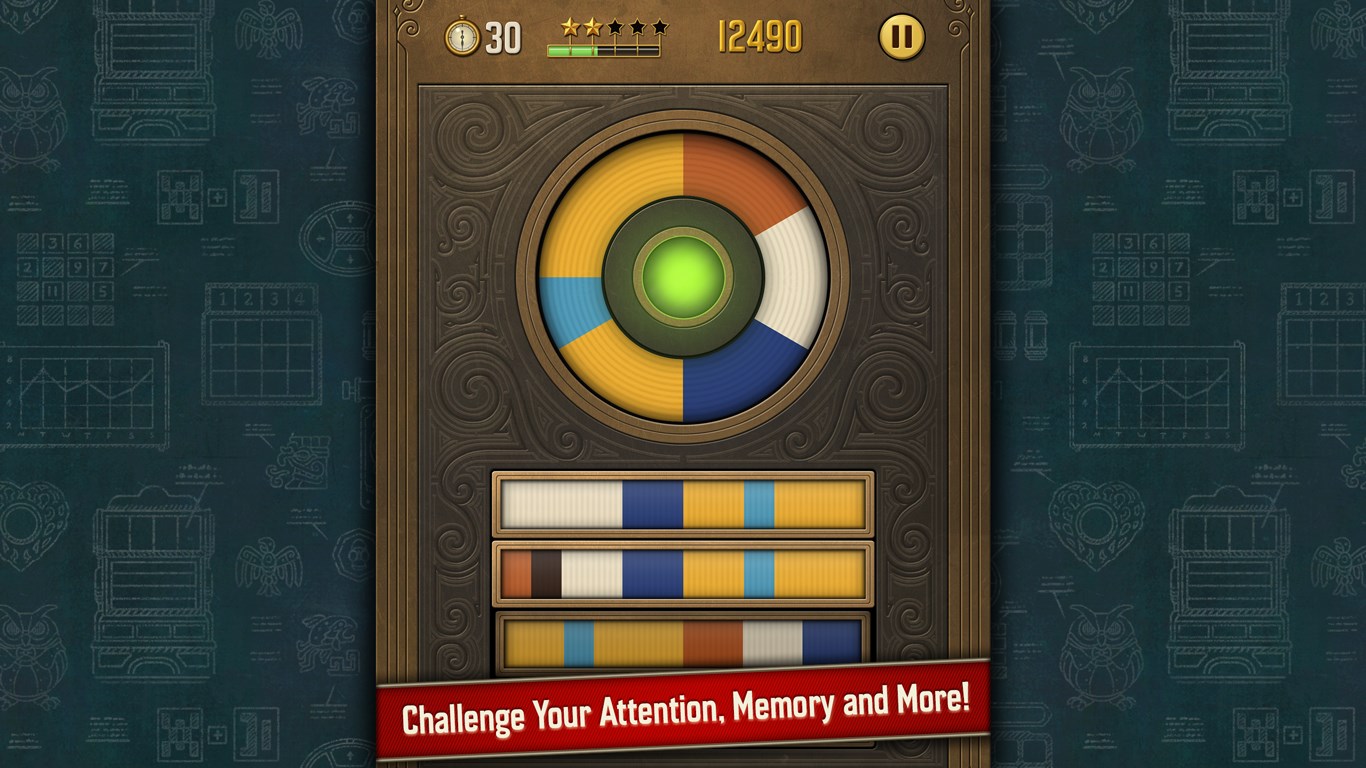Tap the orange segment of the color wheel

tap(735, 180)
